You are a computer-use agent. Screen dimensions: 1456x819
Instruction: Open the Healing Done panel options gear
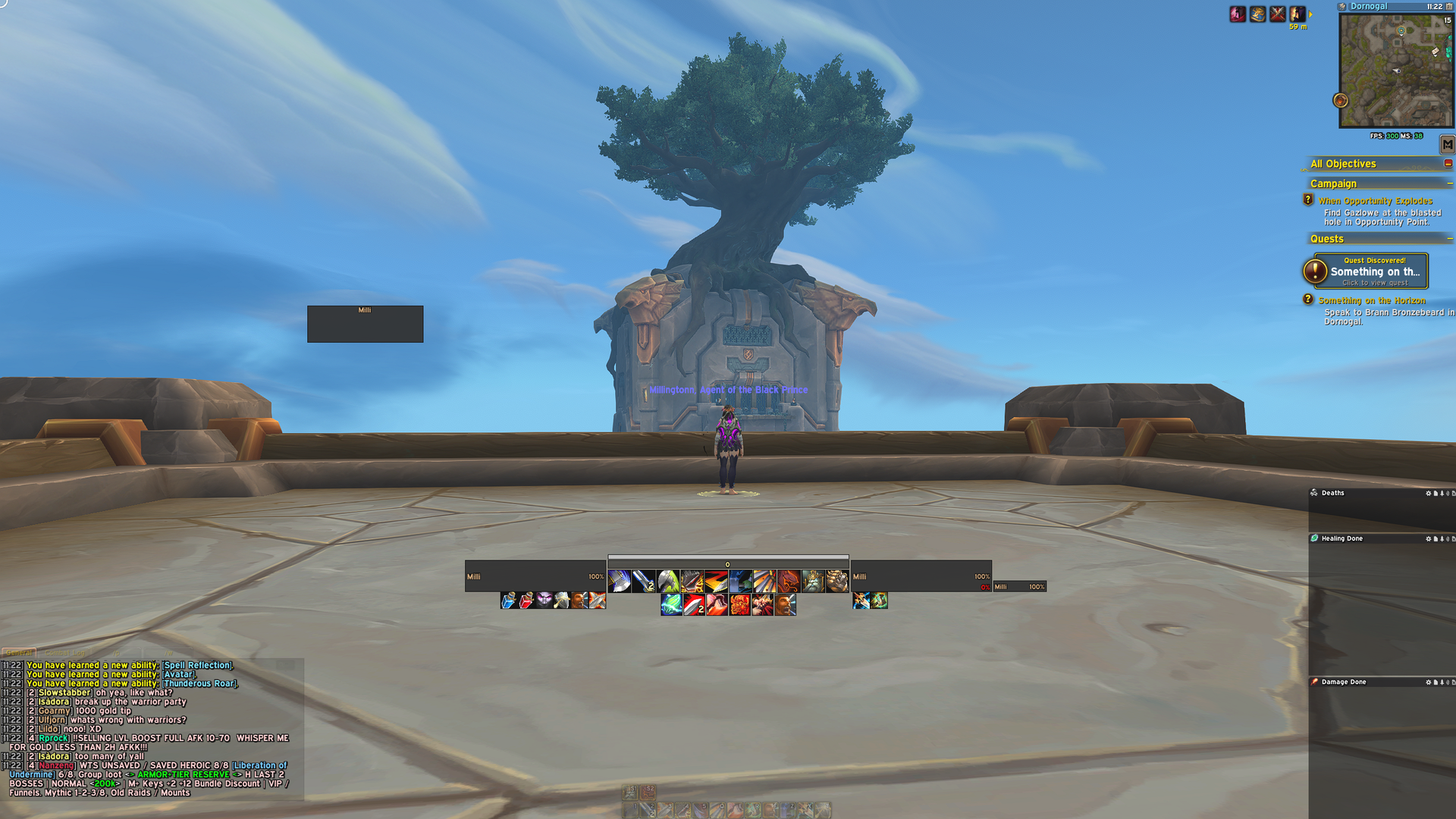[x=1429, y=538]
